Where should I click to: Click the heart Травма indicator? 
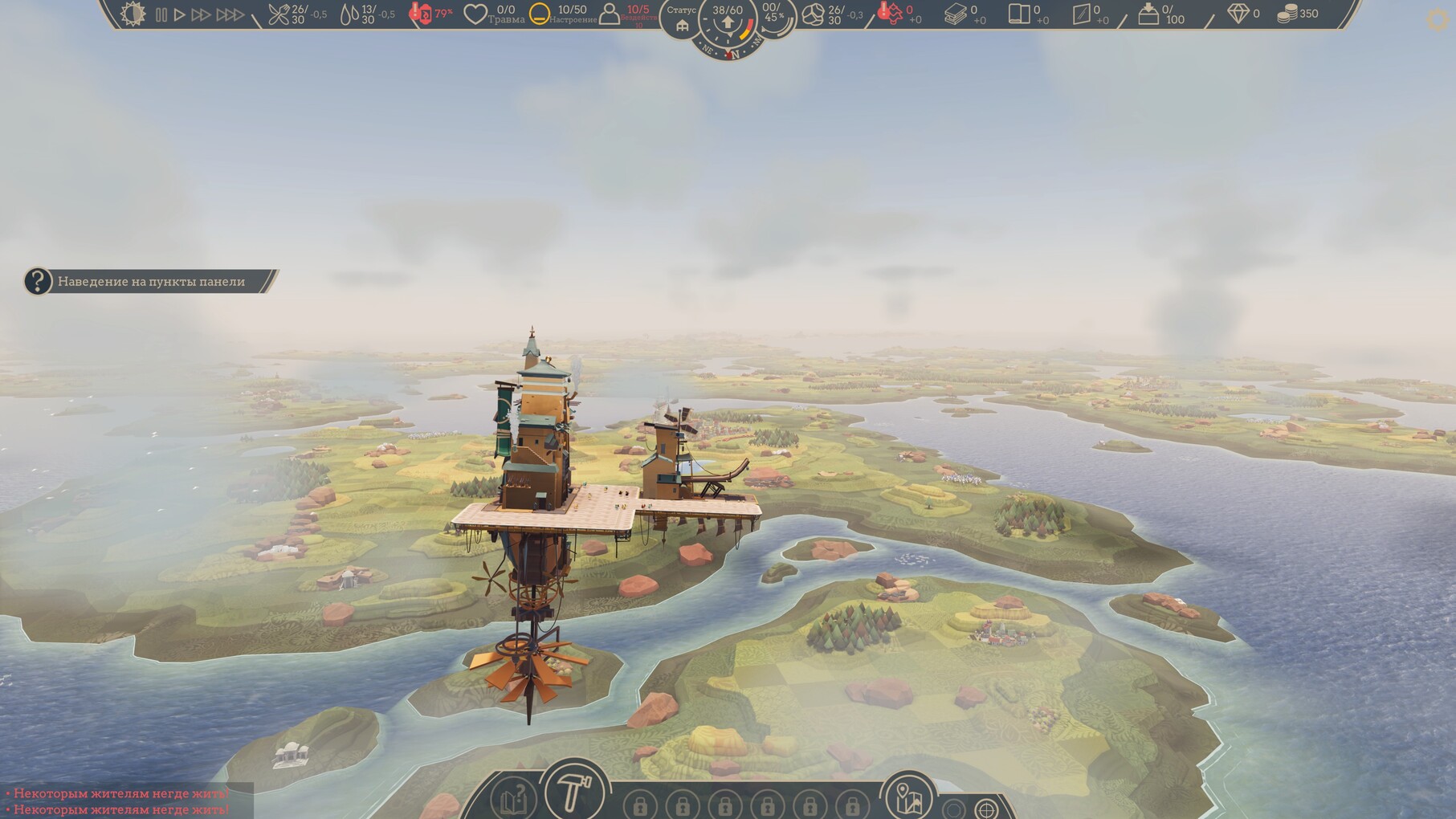(x=475, y=14)
